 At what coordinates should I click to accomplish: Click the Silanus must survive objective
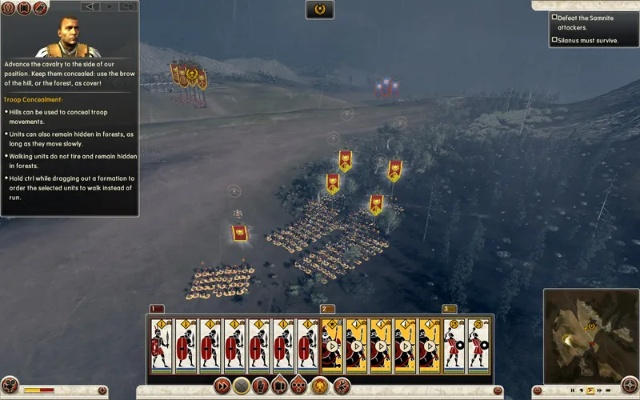(590, 40)
